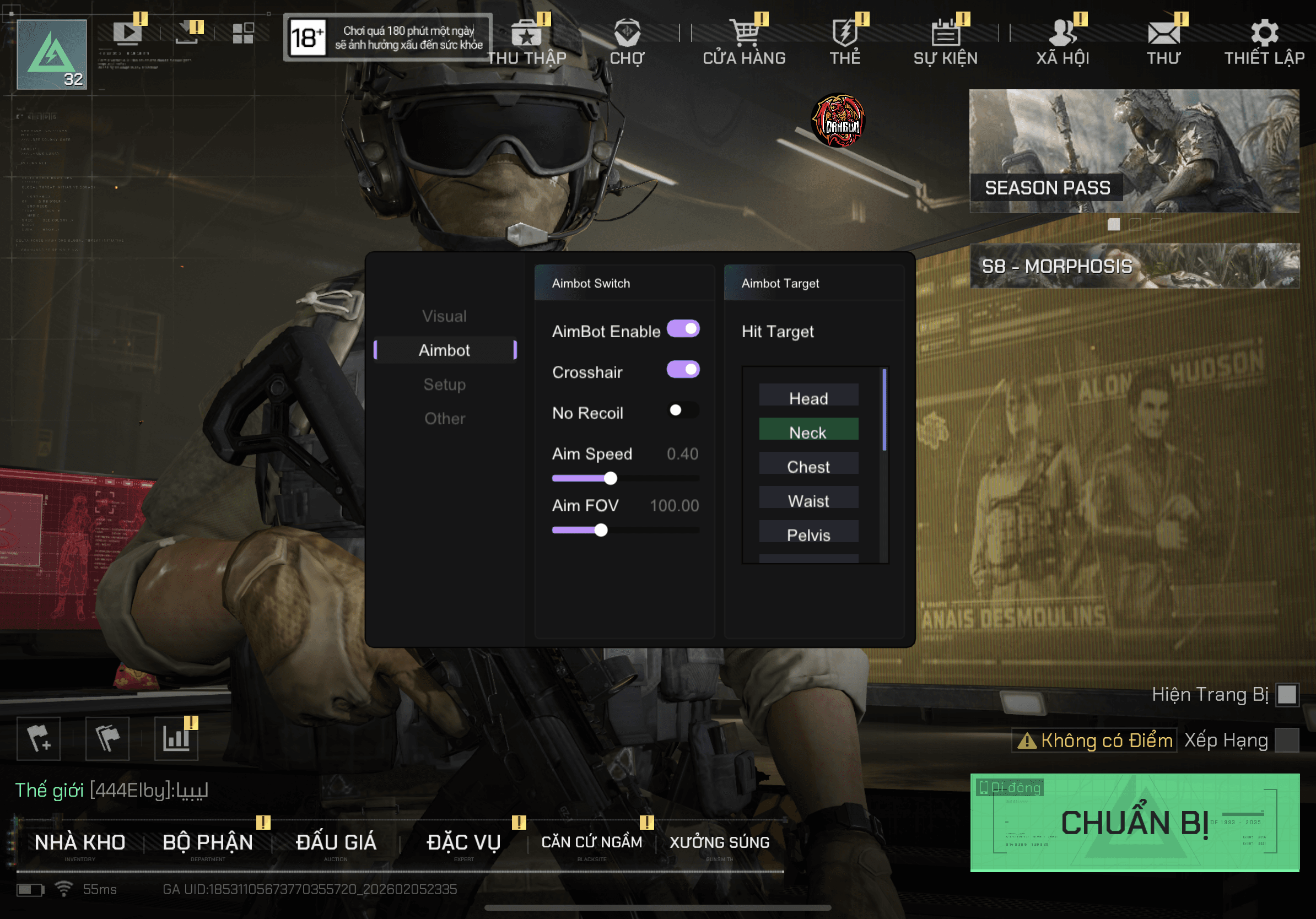Click the add flag icon bottom left
The image size is (1316, 919).
point(38,739)
